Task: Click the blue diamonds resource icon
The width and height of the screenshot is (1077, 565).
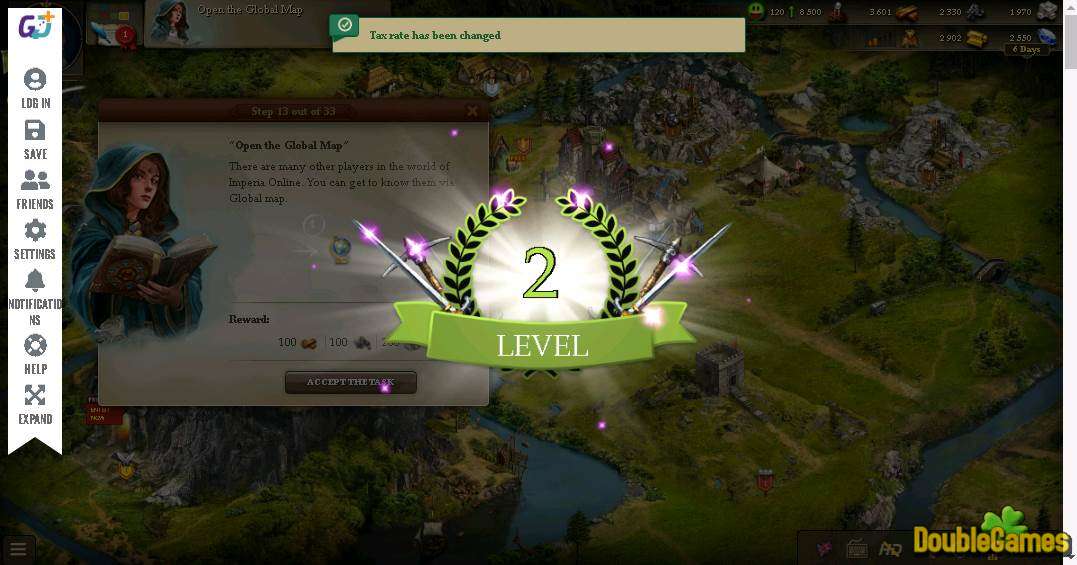Action: click(x=1048, y=39)
